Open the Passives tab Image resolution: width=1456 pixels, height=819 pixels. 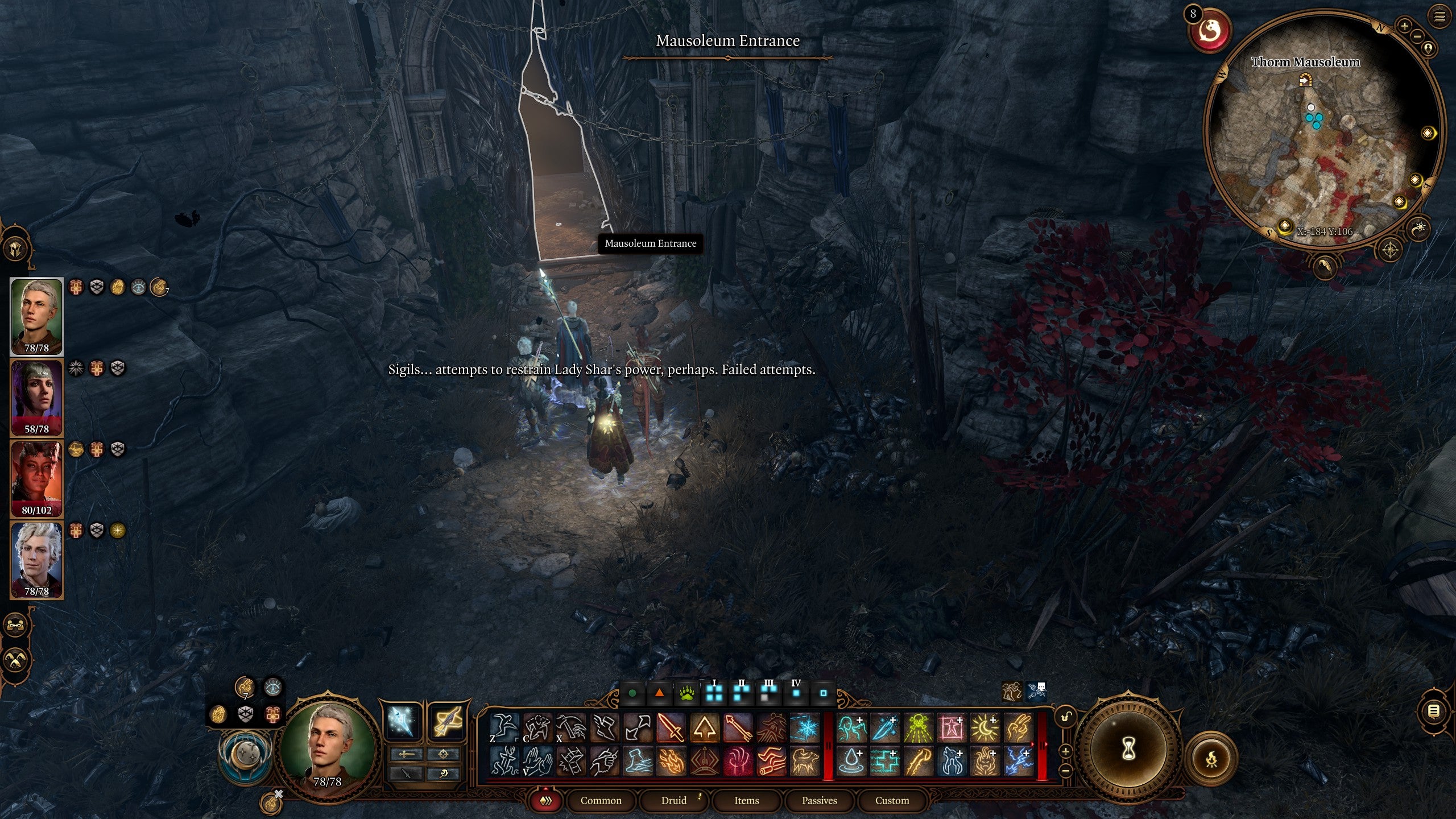(821, 800)
